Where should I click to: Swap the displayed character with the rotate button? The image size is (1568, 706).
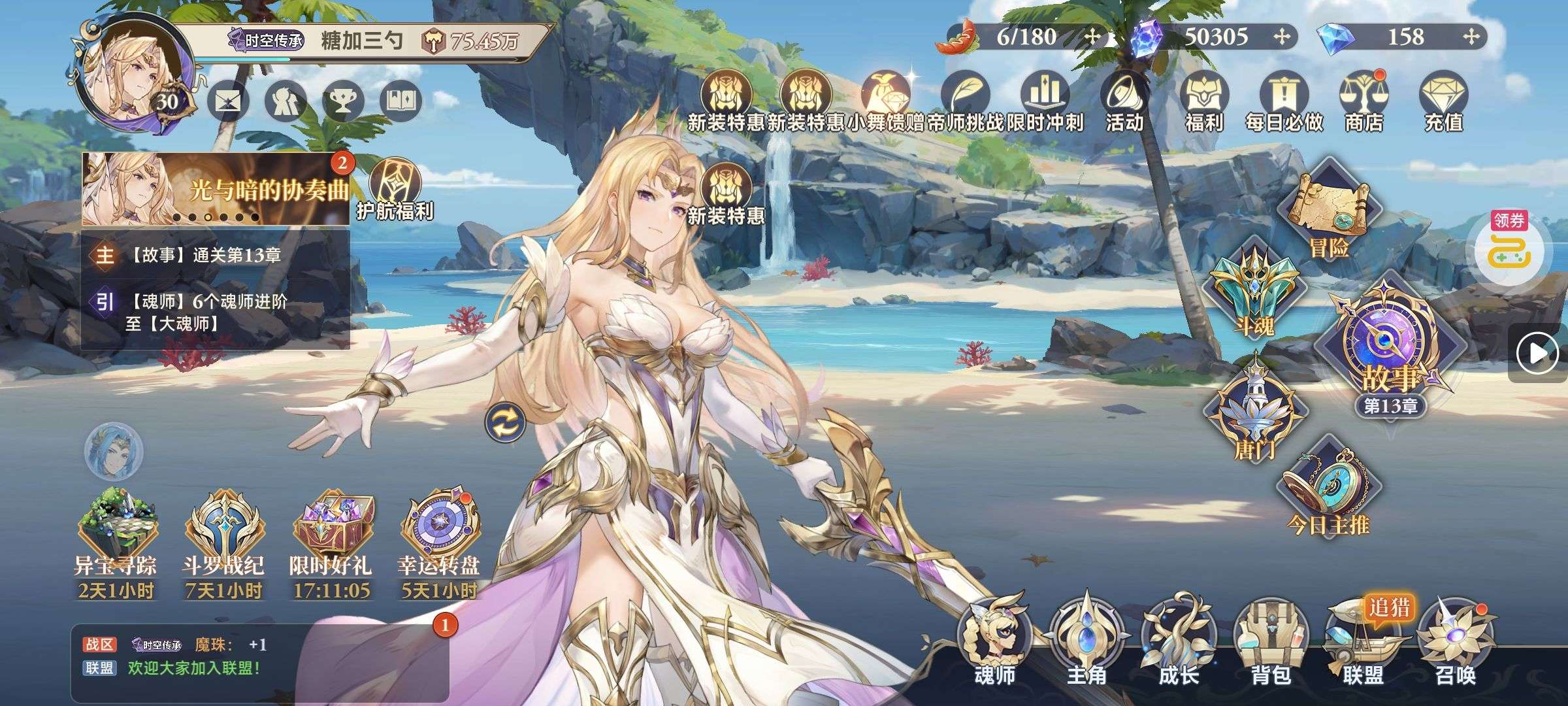coord(505,422)
